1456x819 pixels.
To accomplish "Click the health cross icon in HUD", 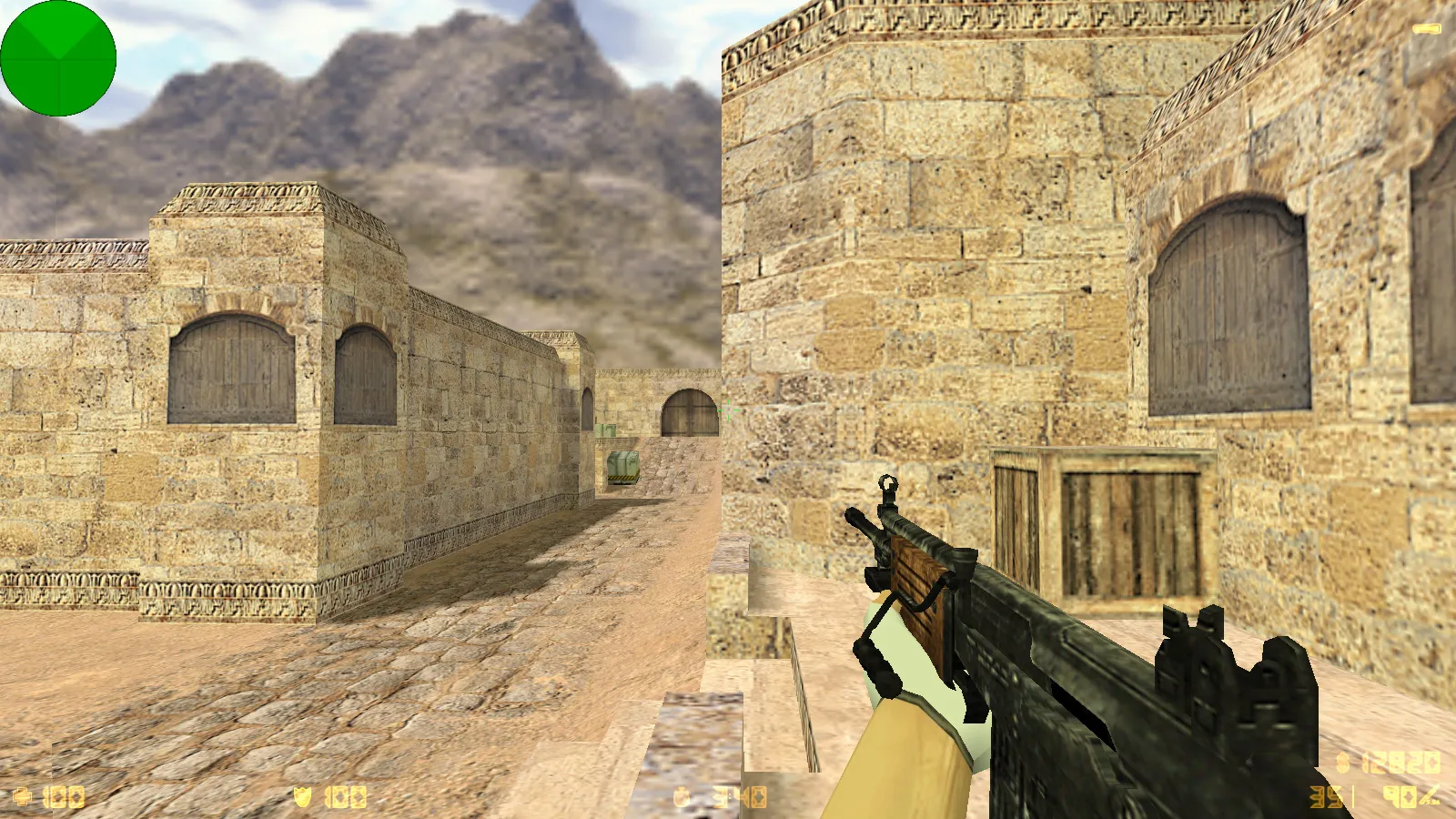I will click(x=23, y=796).
